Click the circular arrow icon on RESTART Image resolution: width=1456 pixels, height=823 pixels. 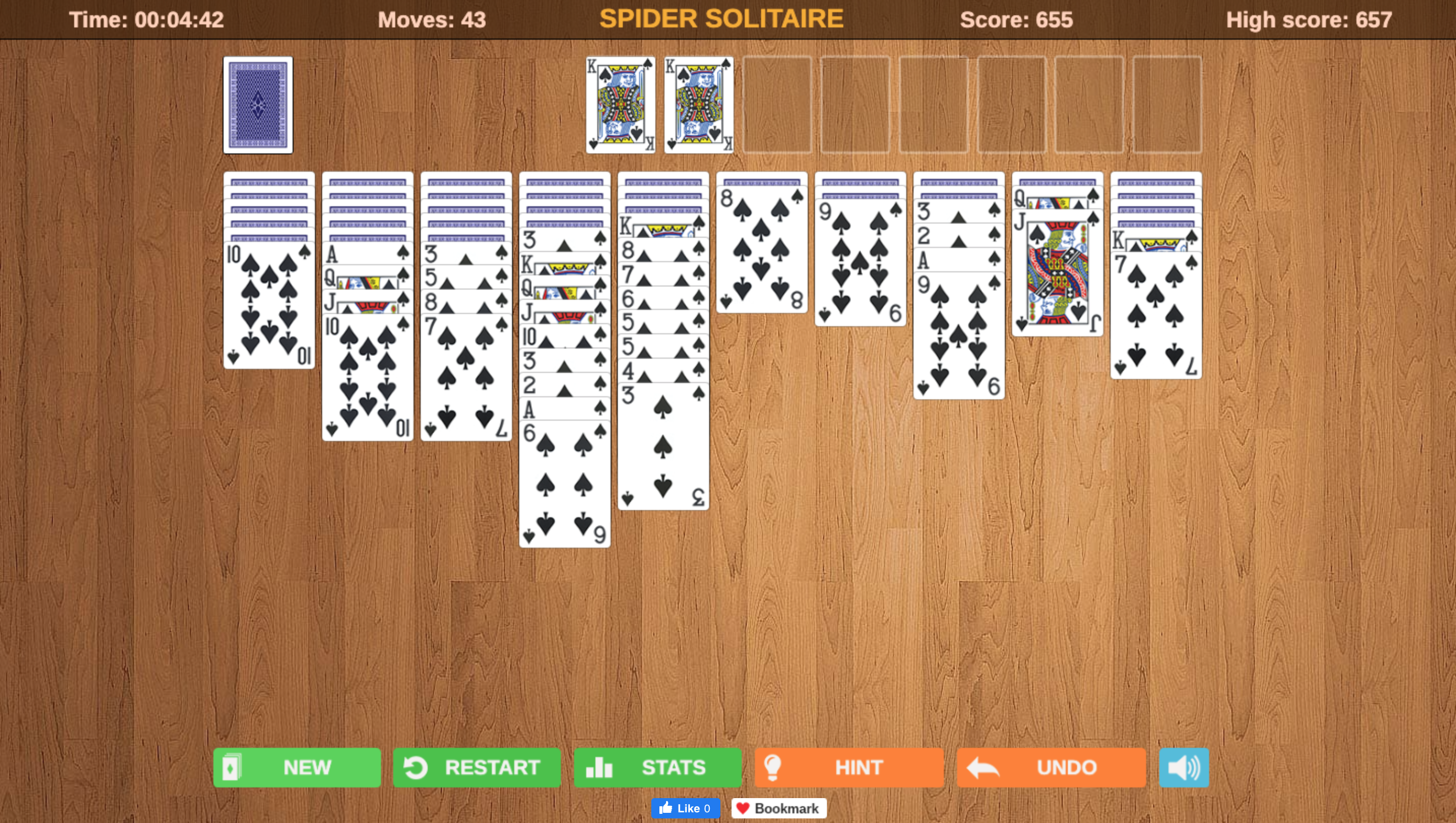[x=415, y=768]
